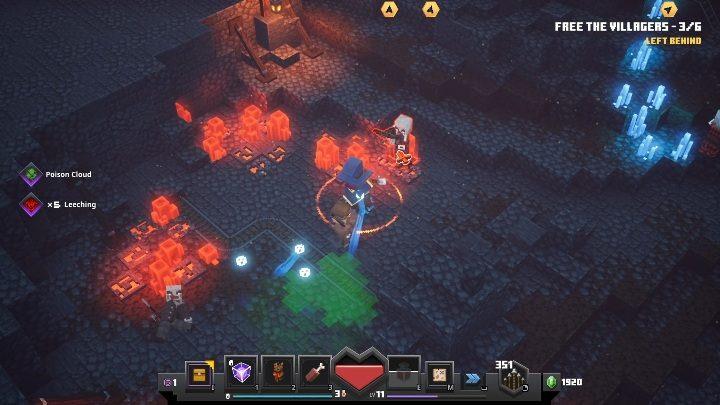Activate the purple cube artifact slot

pos(243,373)
